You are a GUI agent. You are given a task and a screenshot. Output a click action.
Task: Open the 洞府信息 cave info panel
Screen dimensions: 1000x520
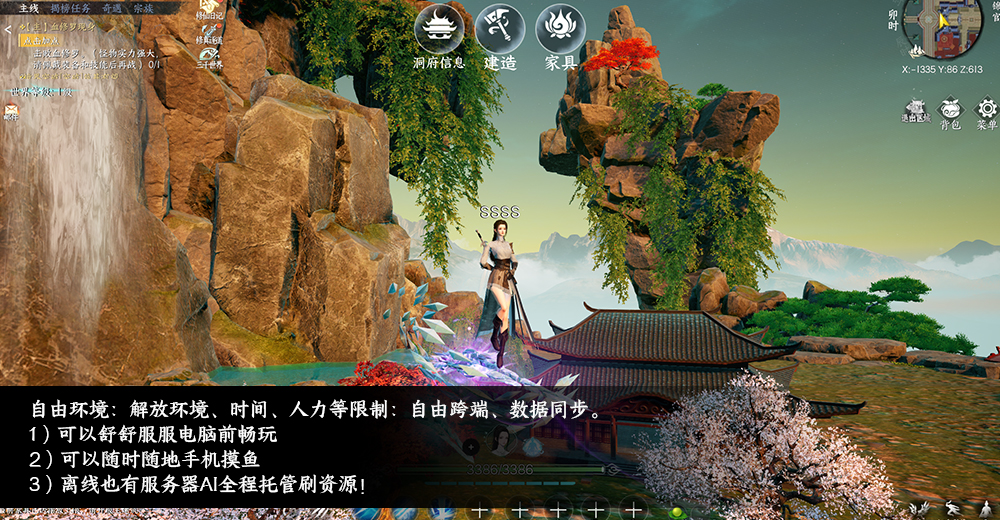[439, 30]
